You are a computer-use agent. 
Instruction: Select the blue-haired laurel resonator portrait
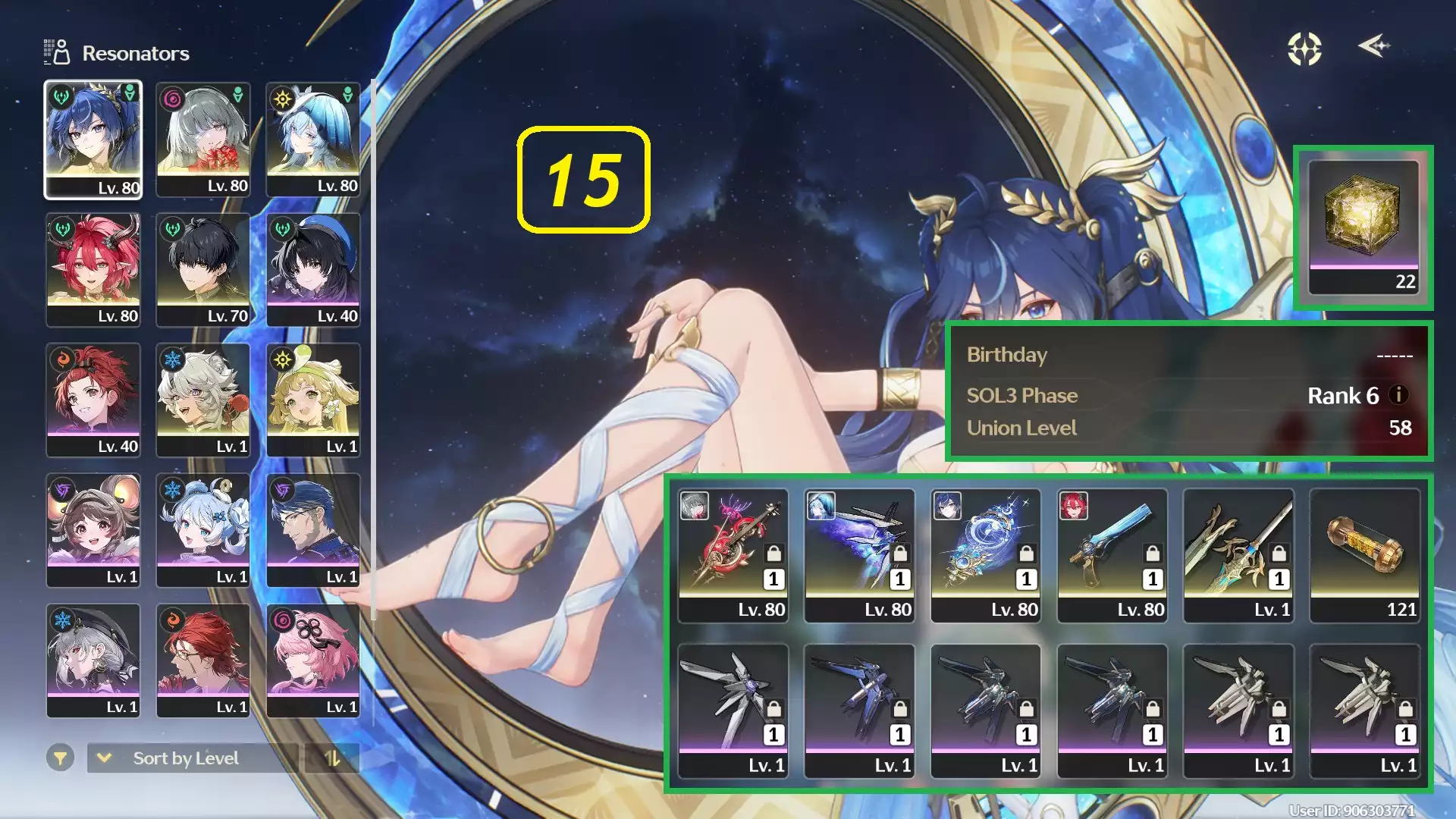[93, 140]
